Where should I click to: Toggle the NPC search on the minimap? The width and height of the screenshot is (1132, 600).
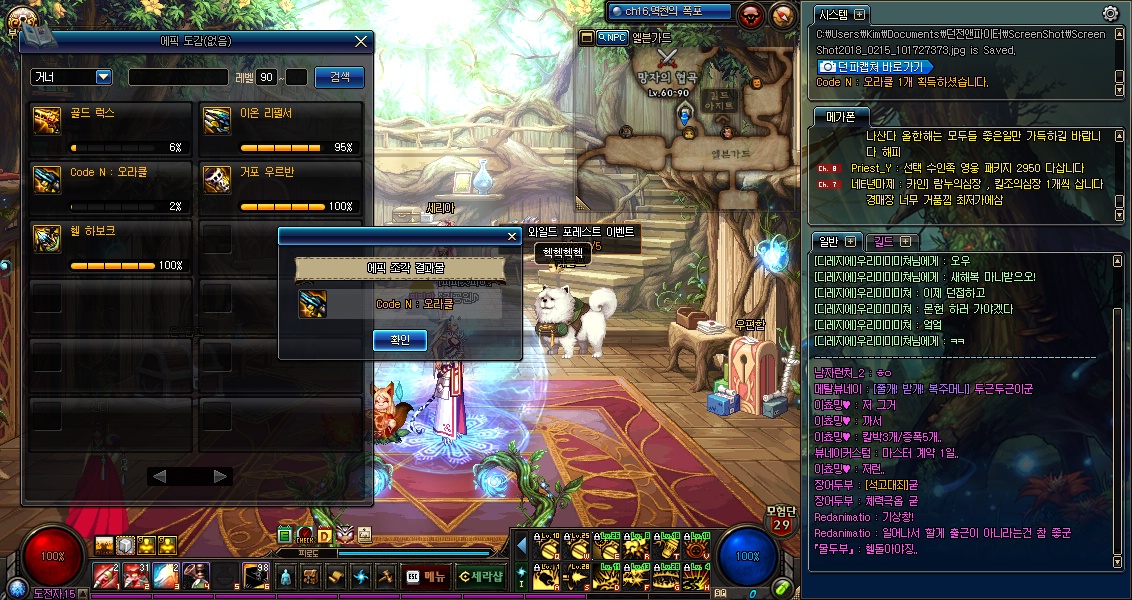(610, 37)
